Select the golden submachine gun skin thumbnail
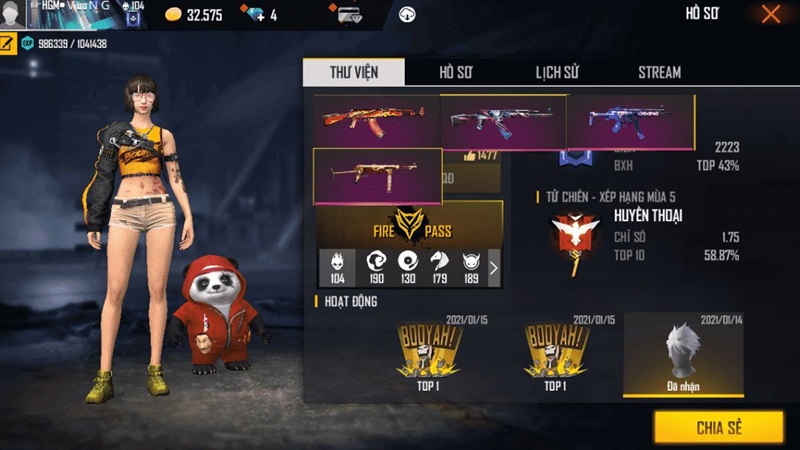The width and height of the screenshot is (800, 450). click(378, 176)
